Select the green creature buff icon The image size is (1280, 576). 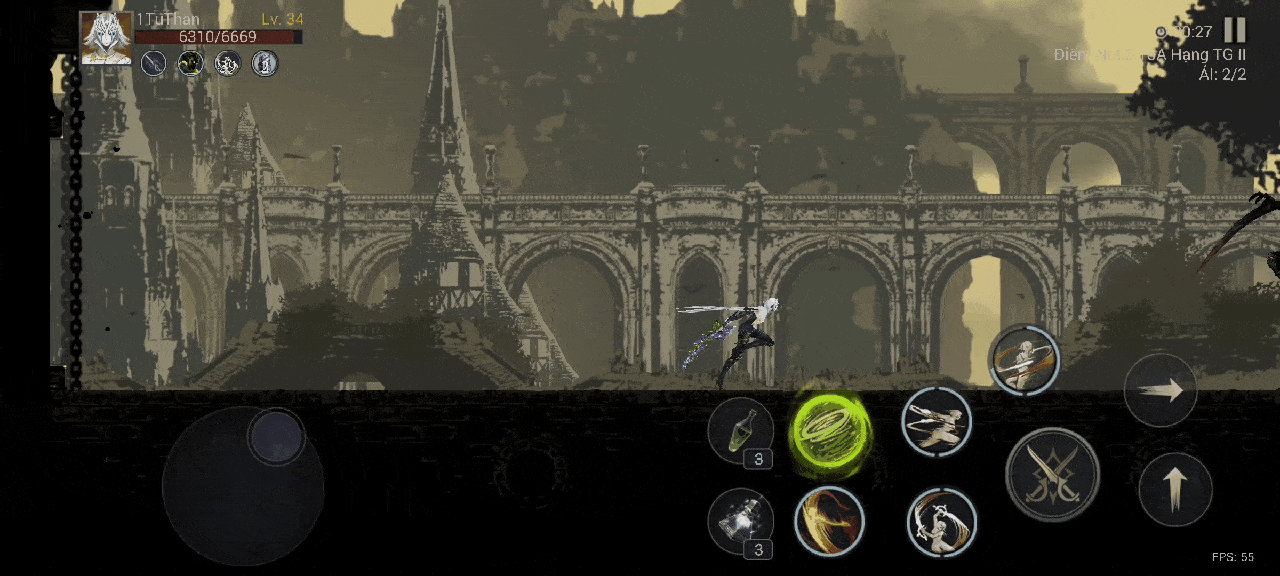click(x=190, y=64)
